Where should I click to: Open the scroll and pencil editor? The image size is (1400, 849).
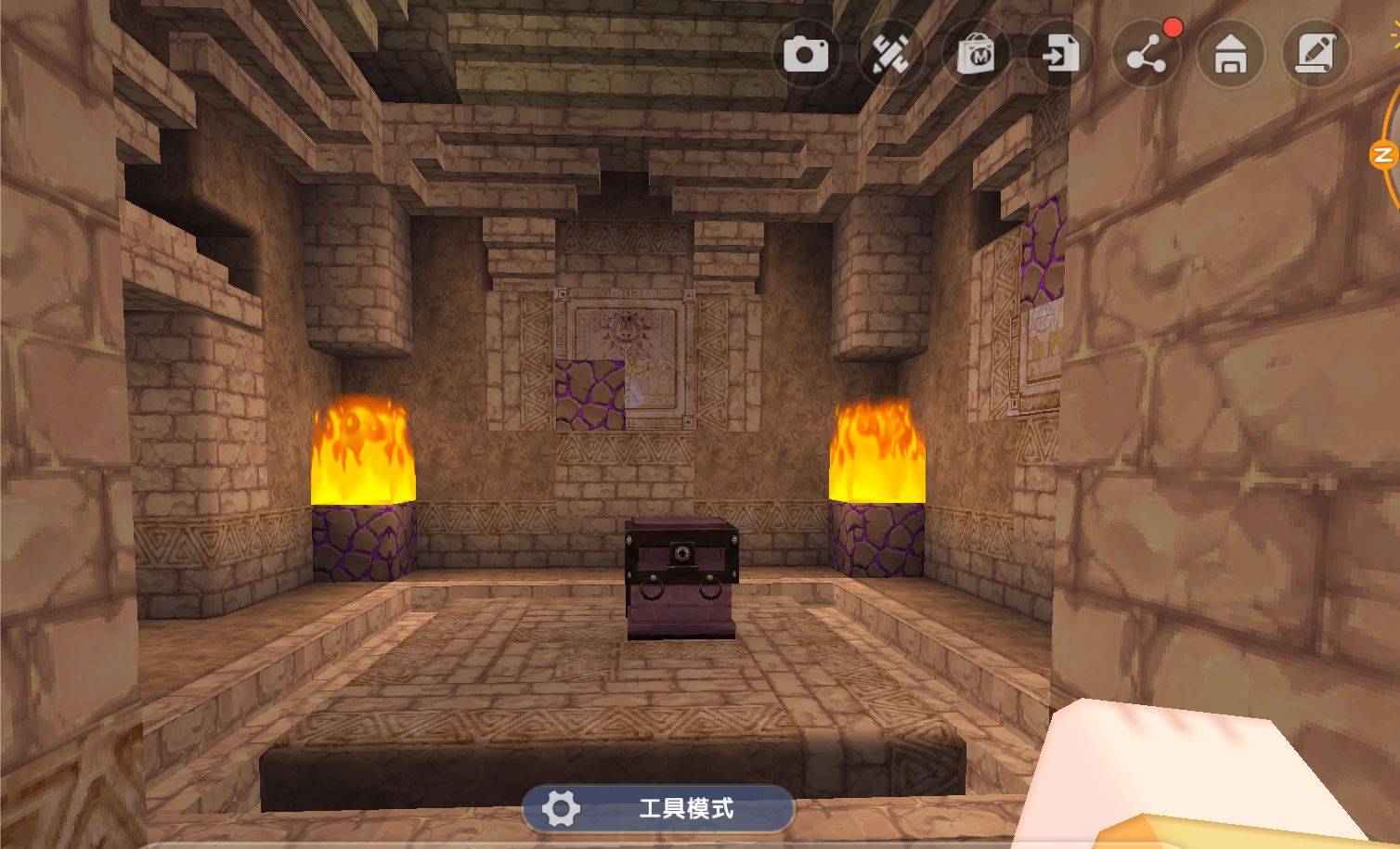pos(1316,55)
